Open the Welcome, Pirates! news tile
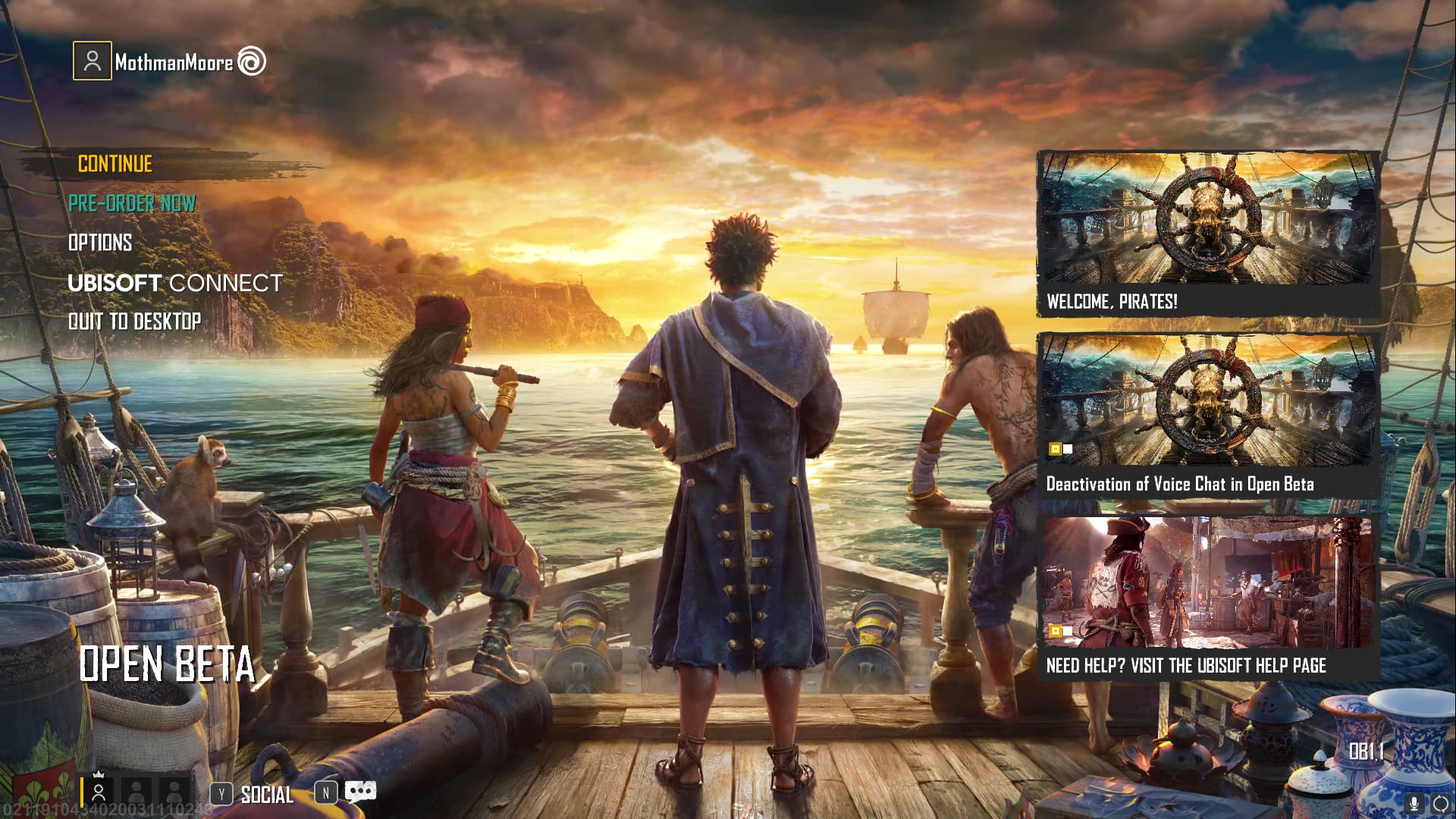Image resolution: width=1456 pixels, height=819 pixels. point(1207,234)
